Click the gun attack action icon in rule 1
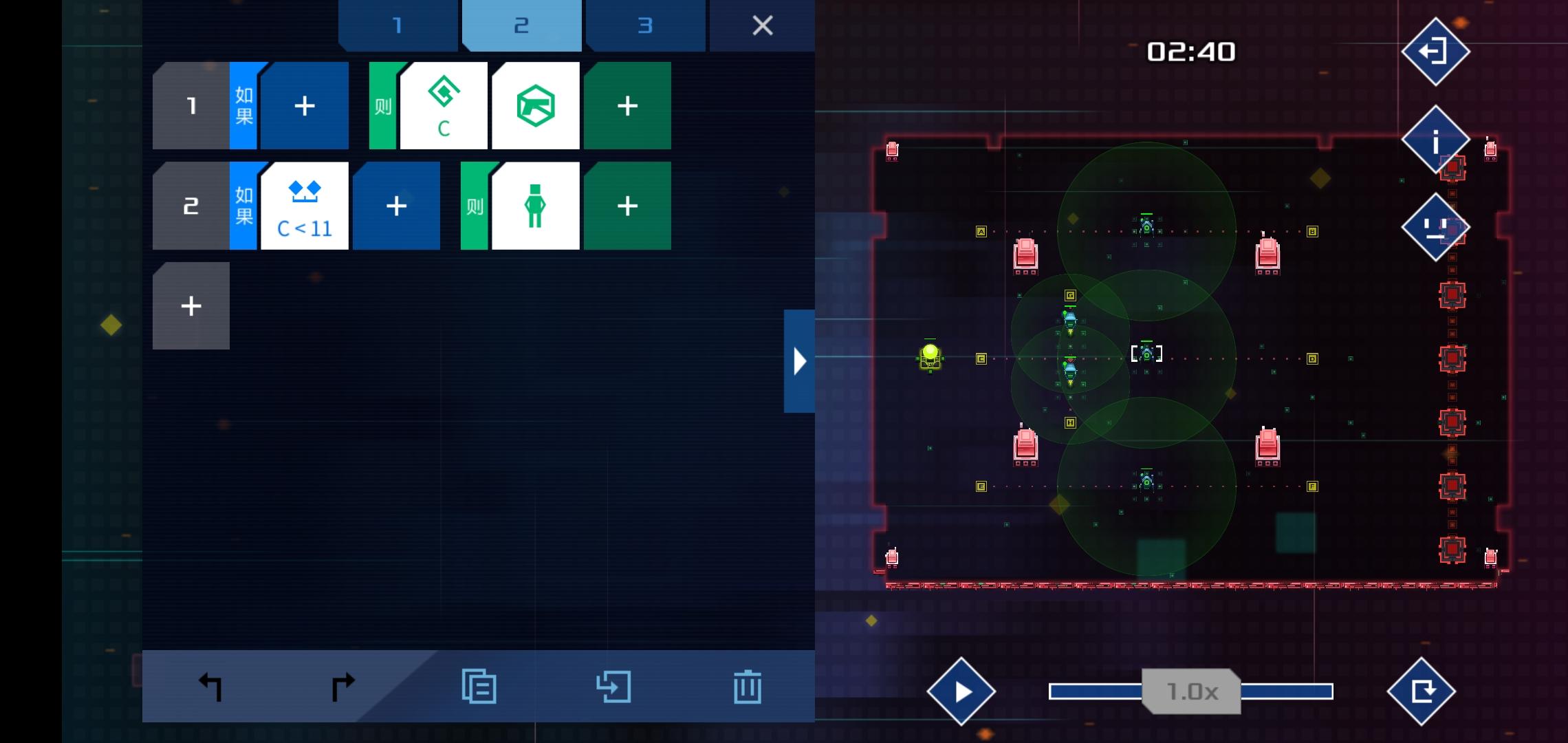This screenshot has width=1568, height=743. pyautogui.click(x=536, y=105)
